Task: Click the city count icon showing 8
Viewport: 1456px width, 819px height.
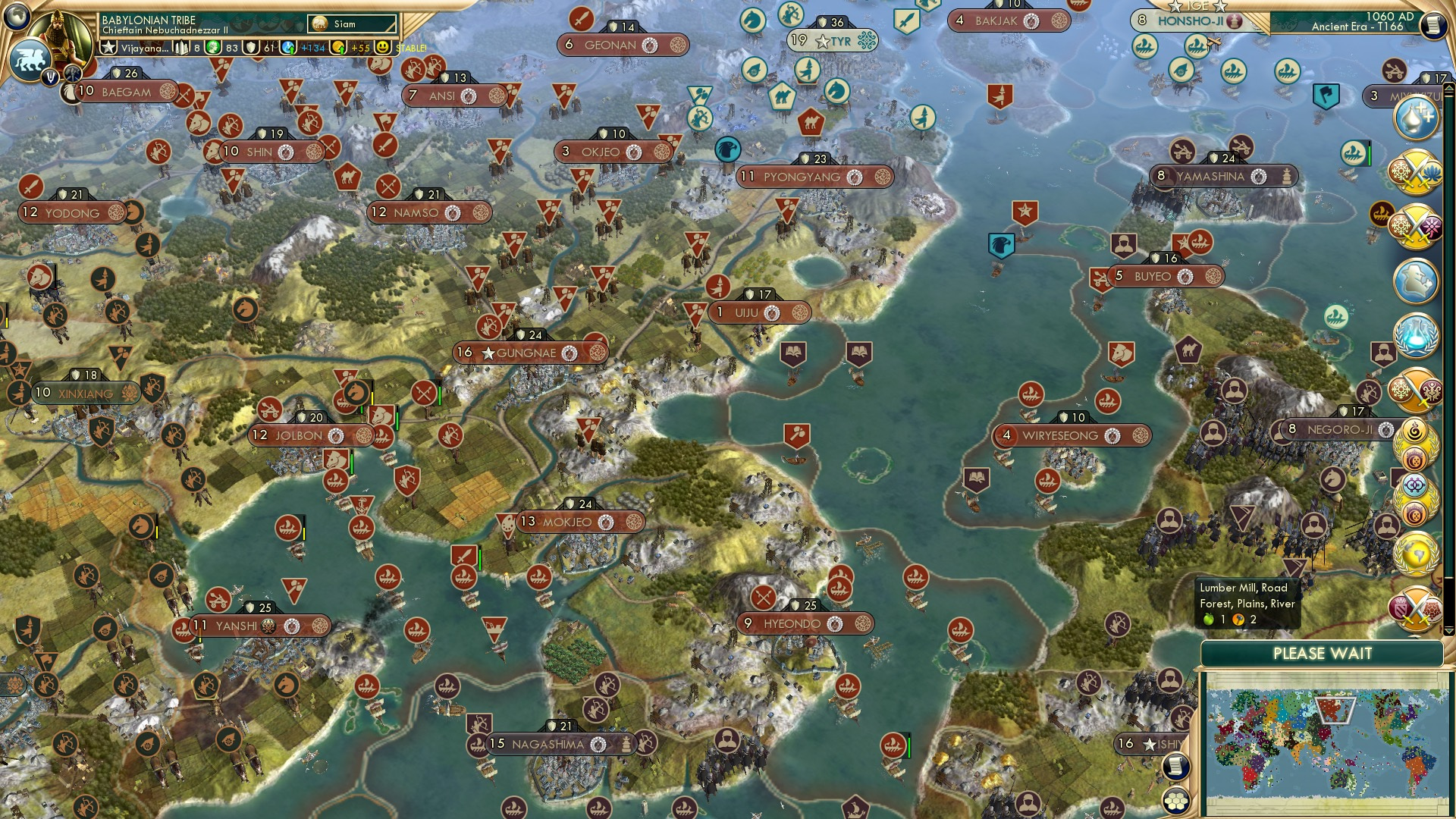Action: coord(182,48)
